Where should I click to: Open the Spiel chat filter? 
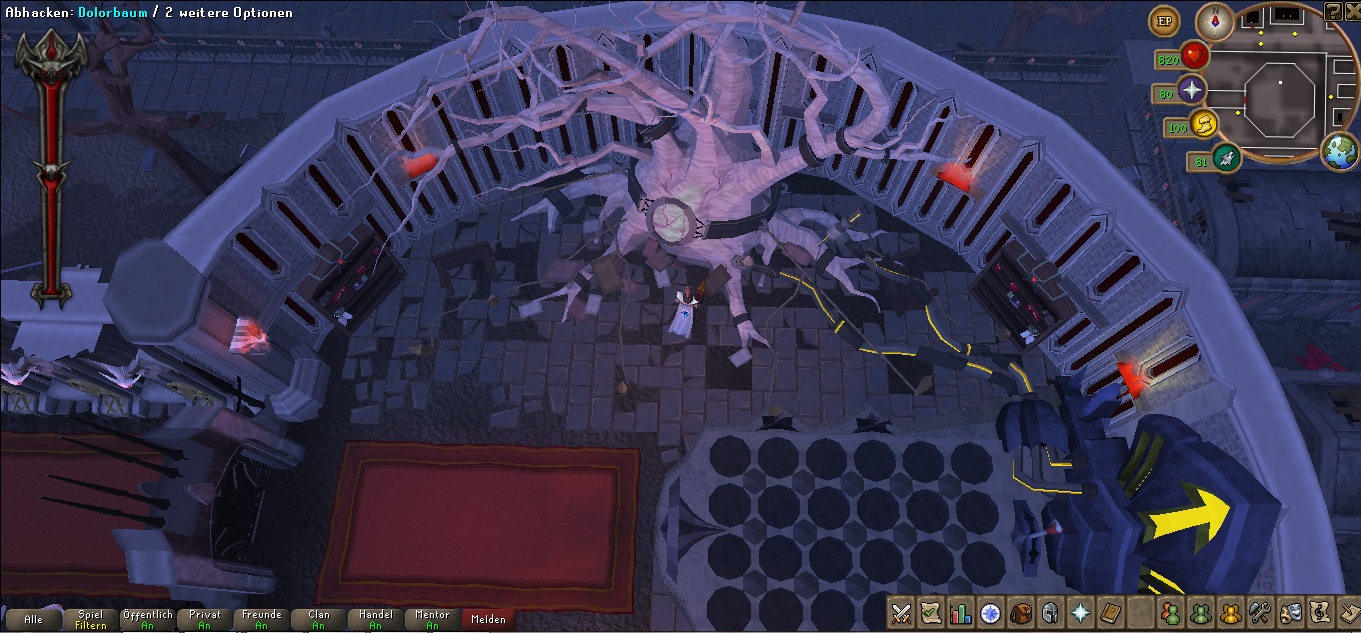90,619
